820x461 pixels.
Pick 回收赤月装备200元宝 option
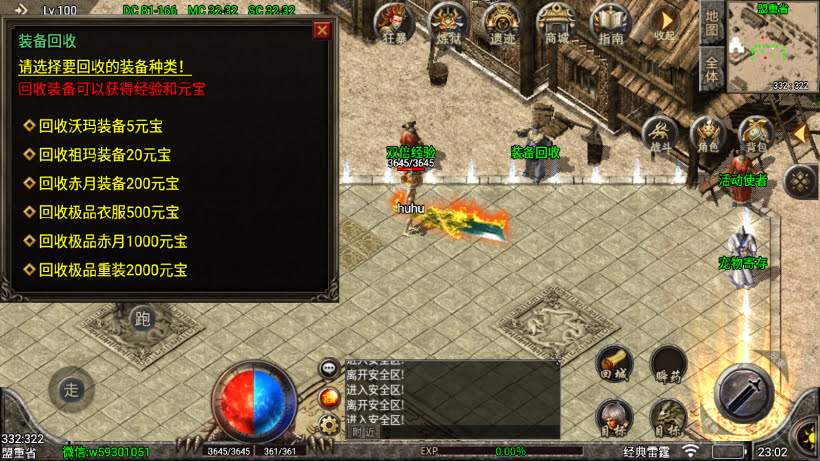click(x=107, y=184)
